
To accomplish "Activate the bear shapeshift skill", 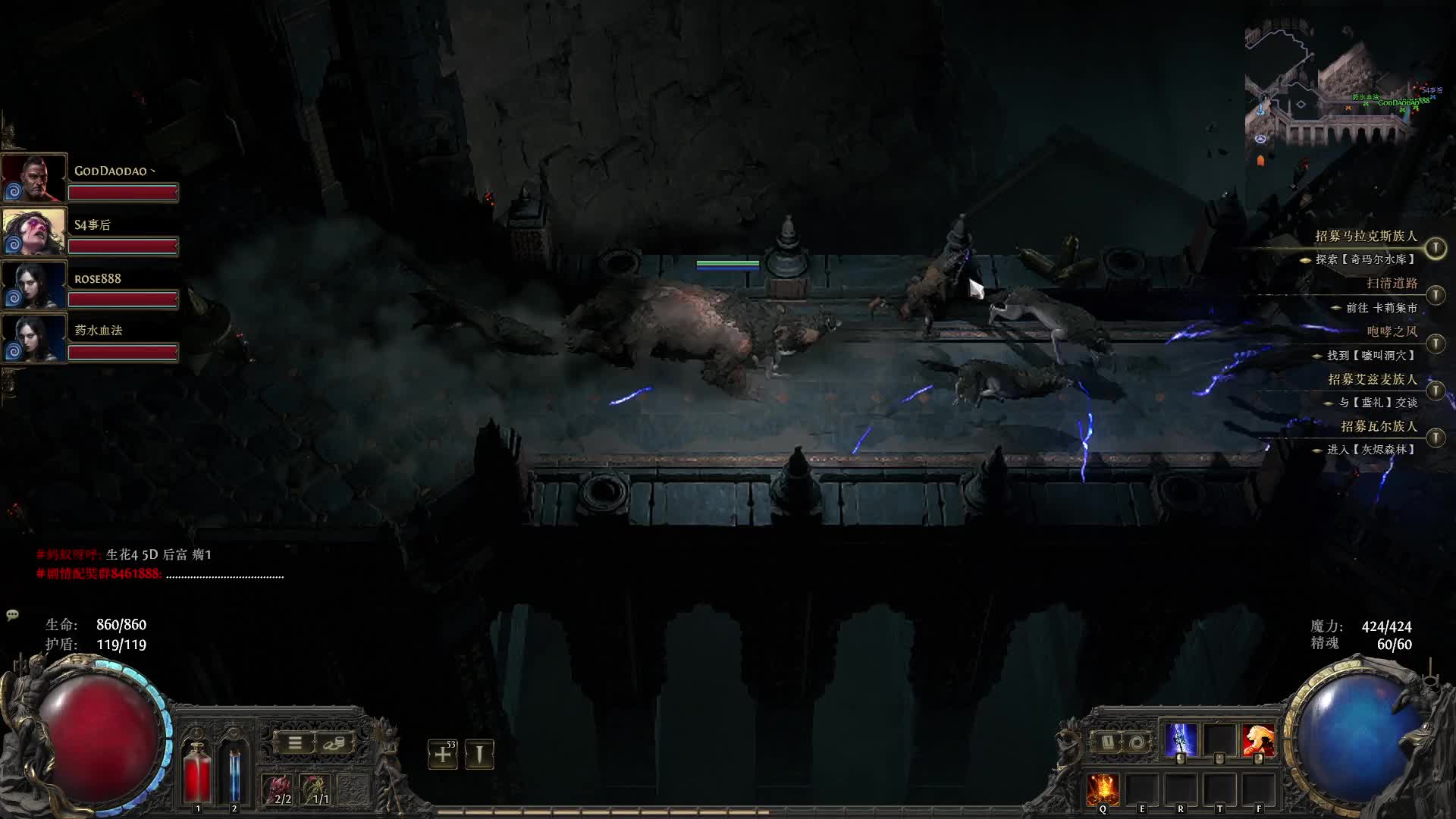I will point(1258,740).
